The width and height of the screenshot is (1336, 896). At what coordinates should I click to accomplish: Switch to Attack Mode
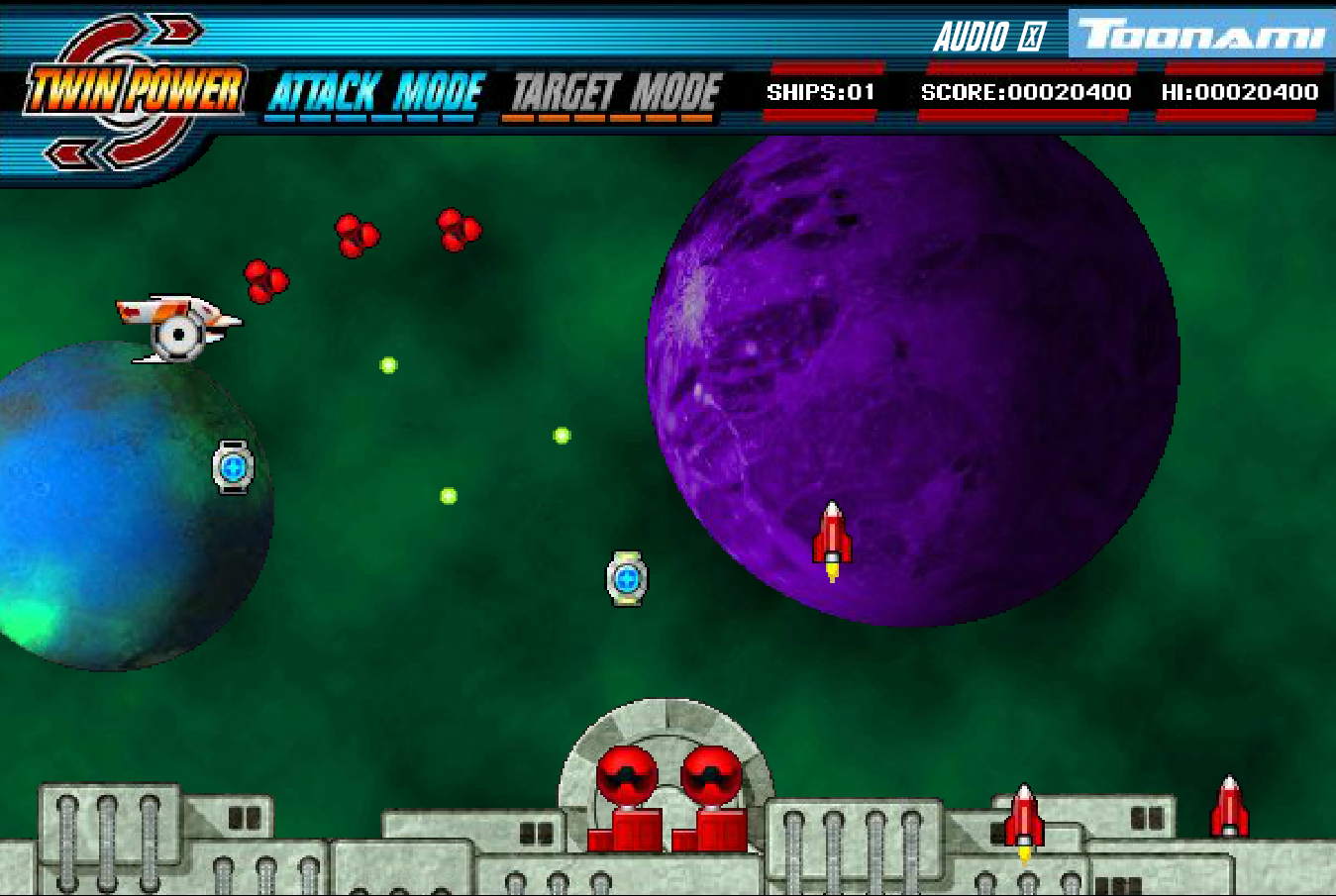point(374,95)
